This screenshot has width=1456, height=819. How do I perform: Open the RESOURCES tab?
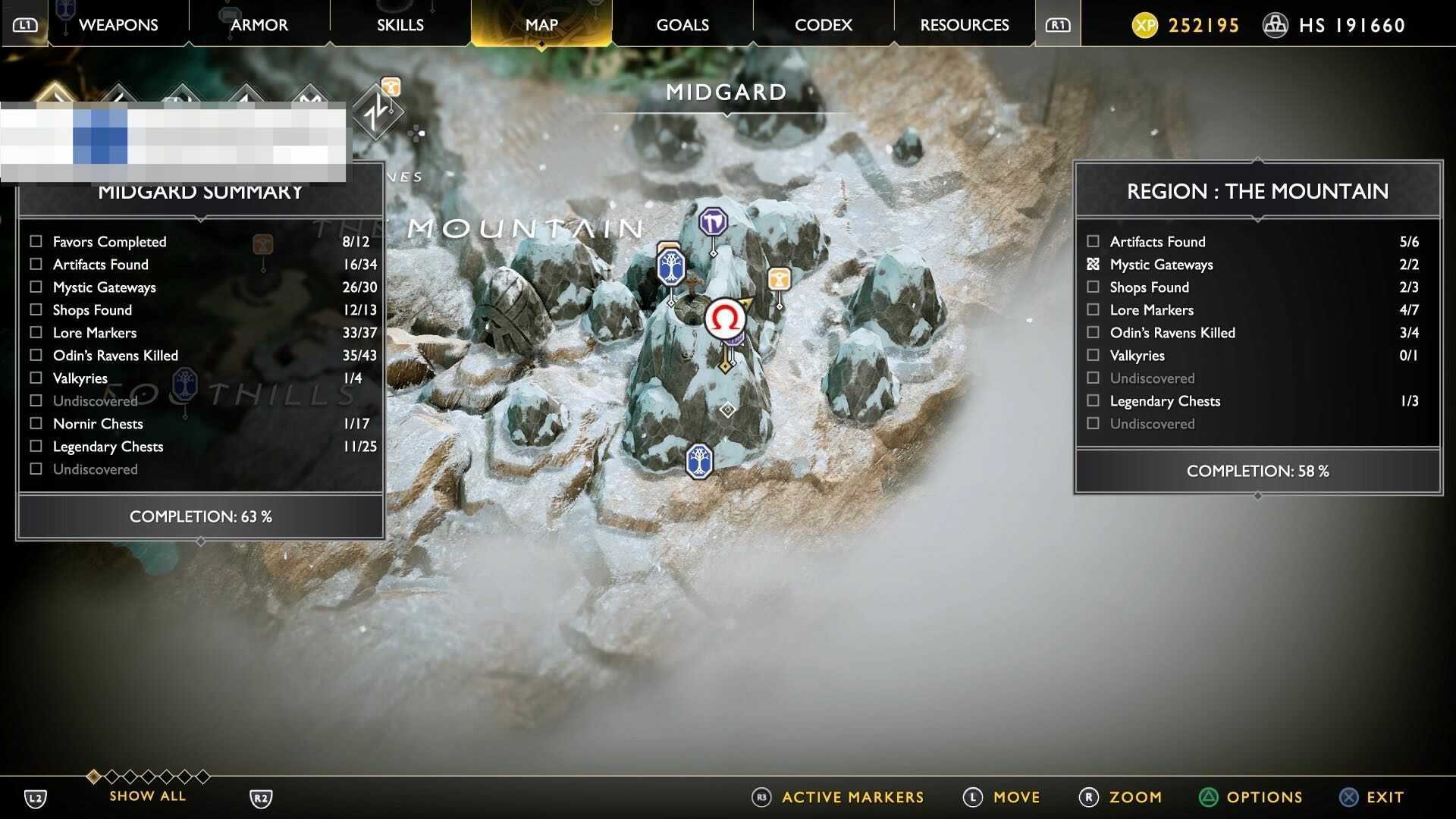click(963, 24)
